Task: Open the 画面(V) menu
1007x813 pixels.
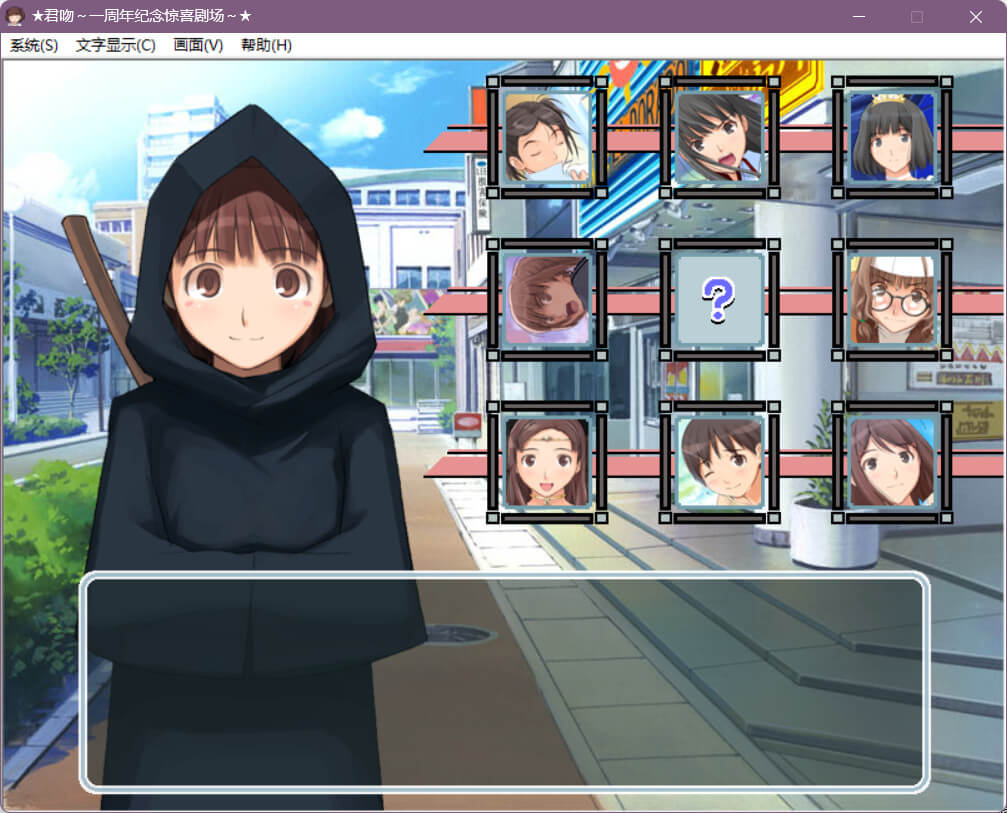Action: (198, 46)
